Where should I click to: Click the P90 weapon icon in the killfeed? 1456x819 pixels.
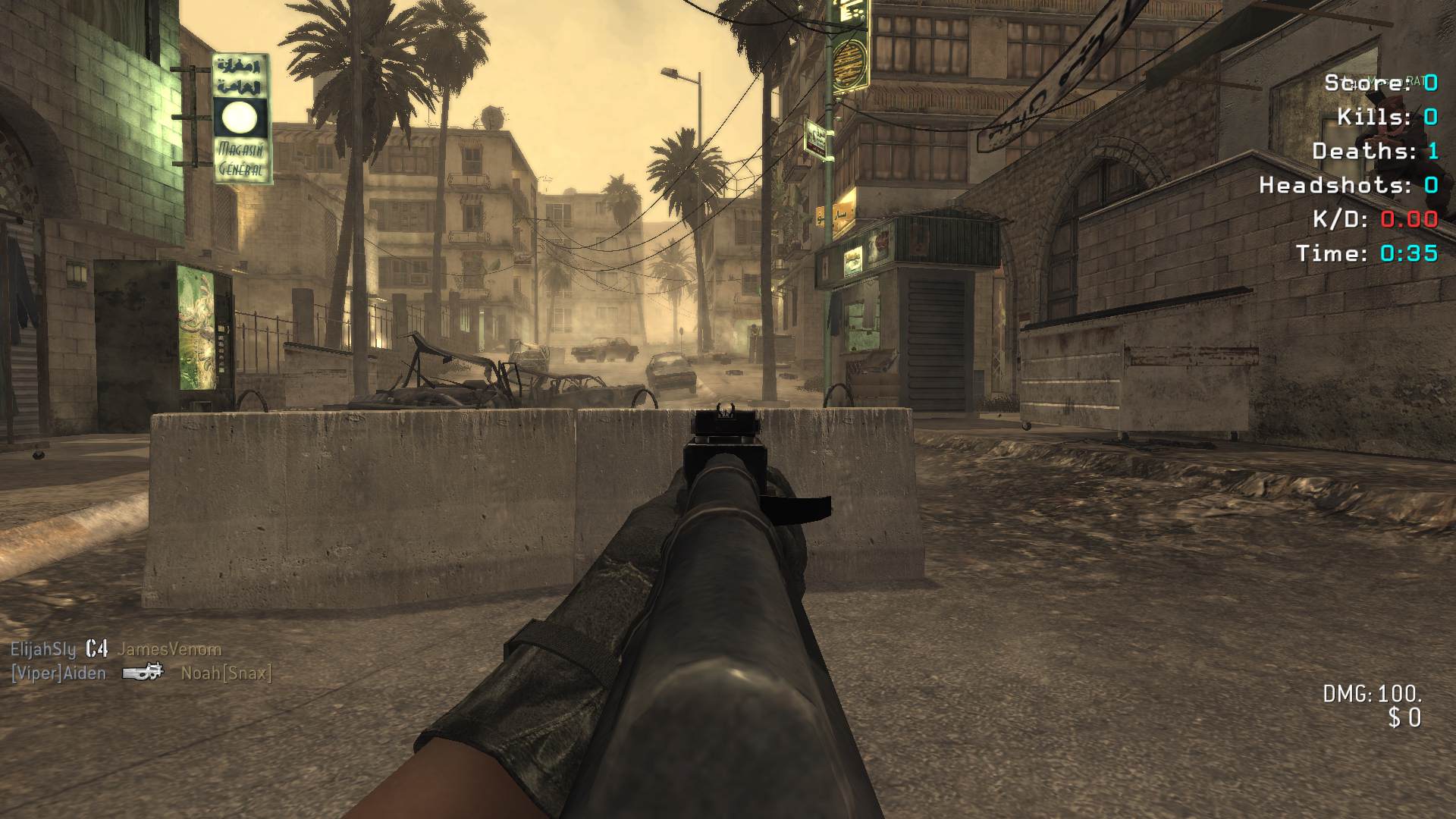pyautogui.click(x=143, y=672)
